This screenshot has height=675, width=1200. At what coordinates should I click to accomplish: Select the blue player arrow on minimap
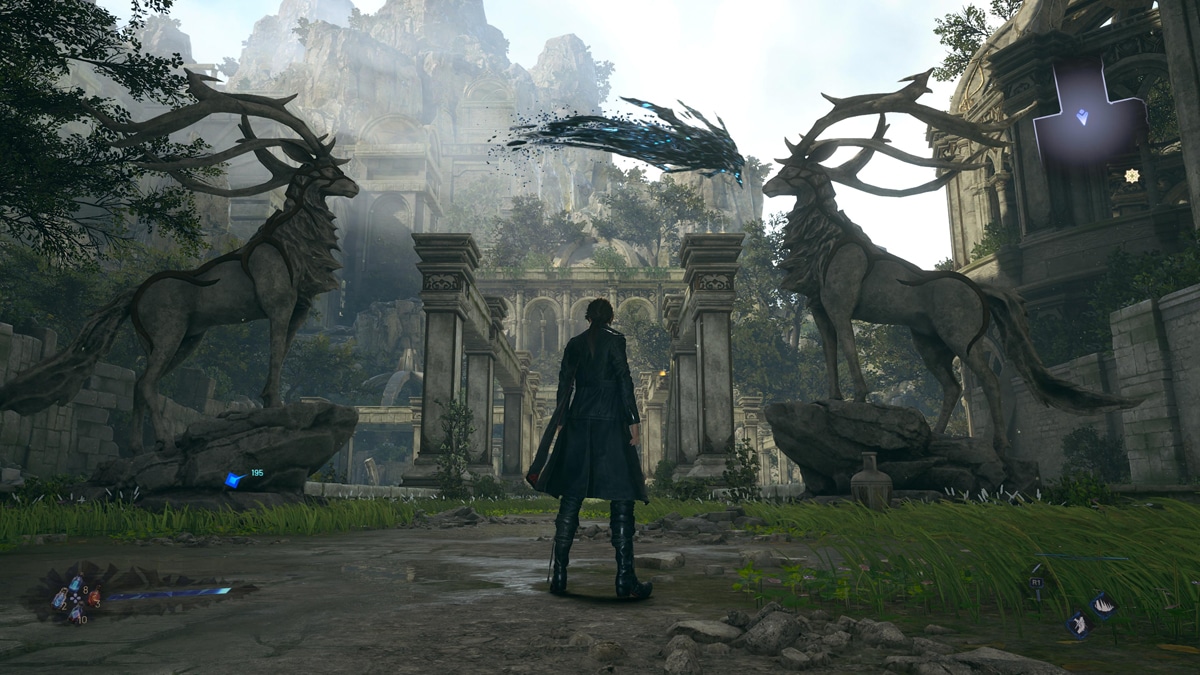click(1081, 116)
